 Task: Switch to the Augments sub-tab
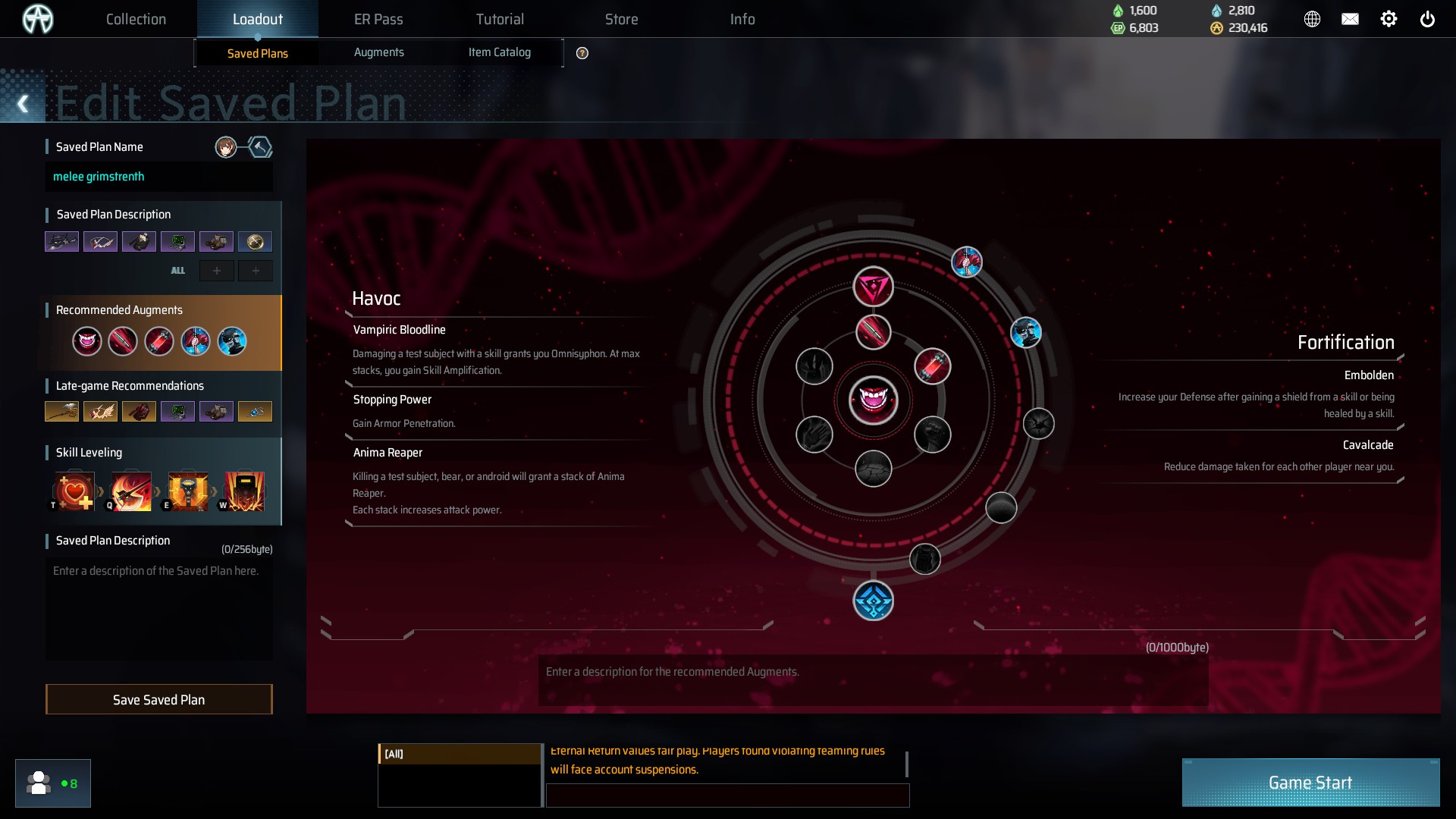pos(378,52)
